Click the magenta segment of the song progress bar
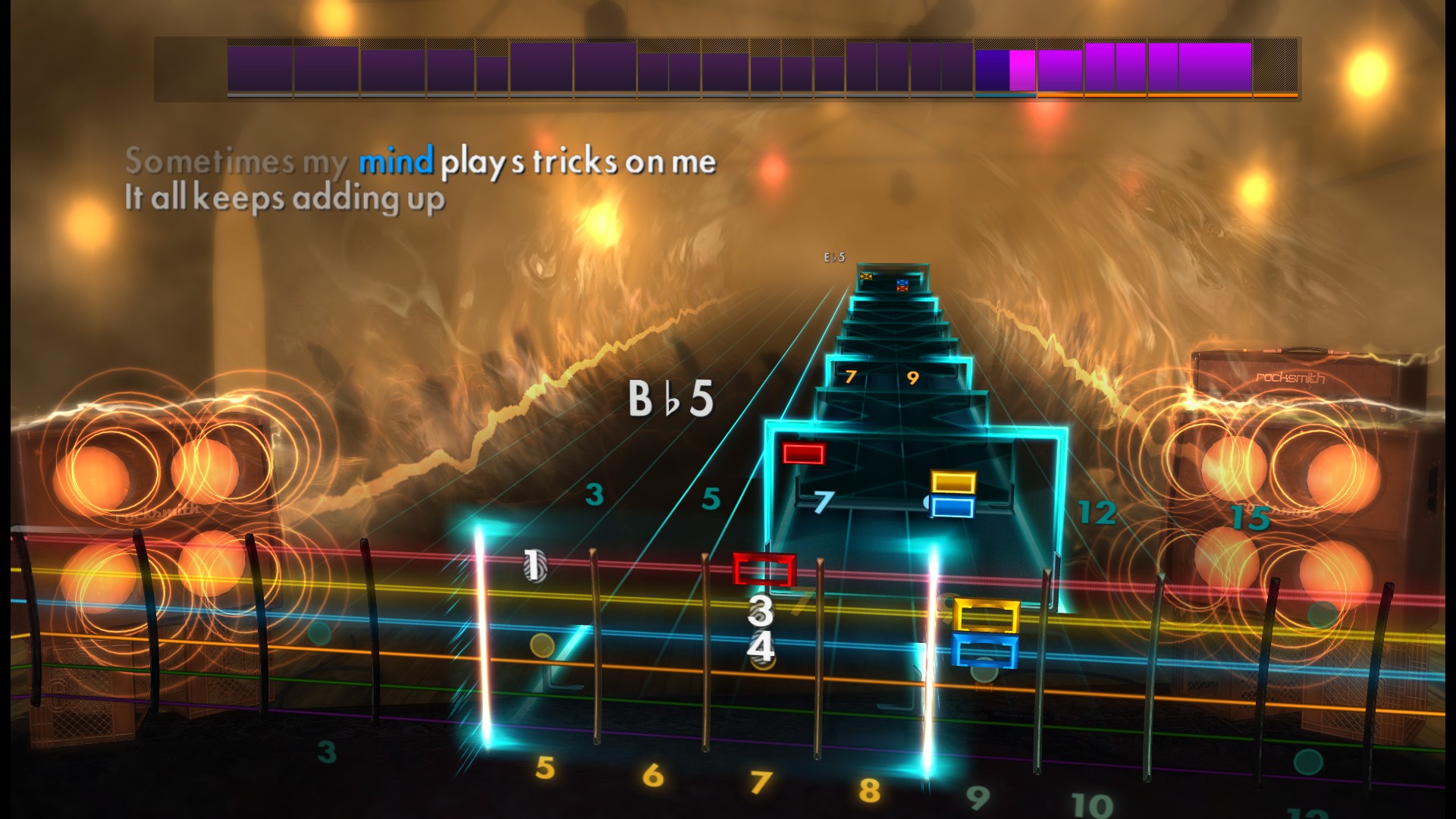1456x819 pixels. (x=1022, y=68)
